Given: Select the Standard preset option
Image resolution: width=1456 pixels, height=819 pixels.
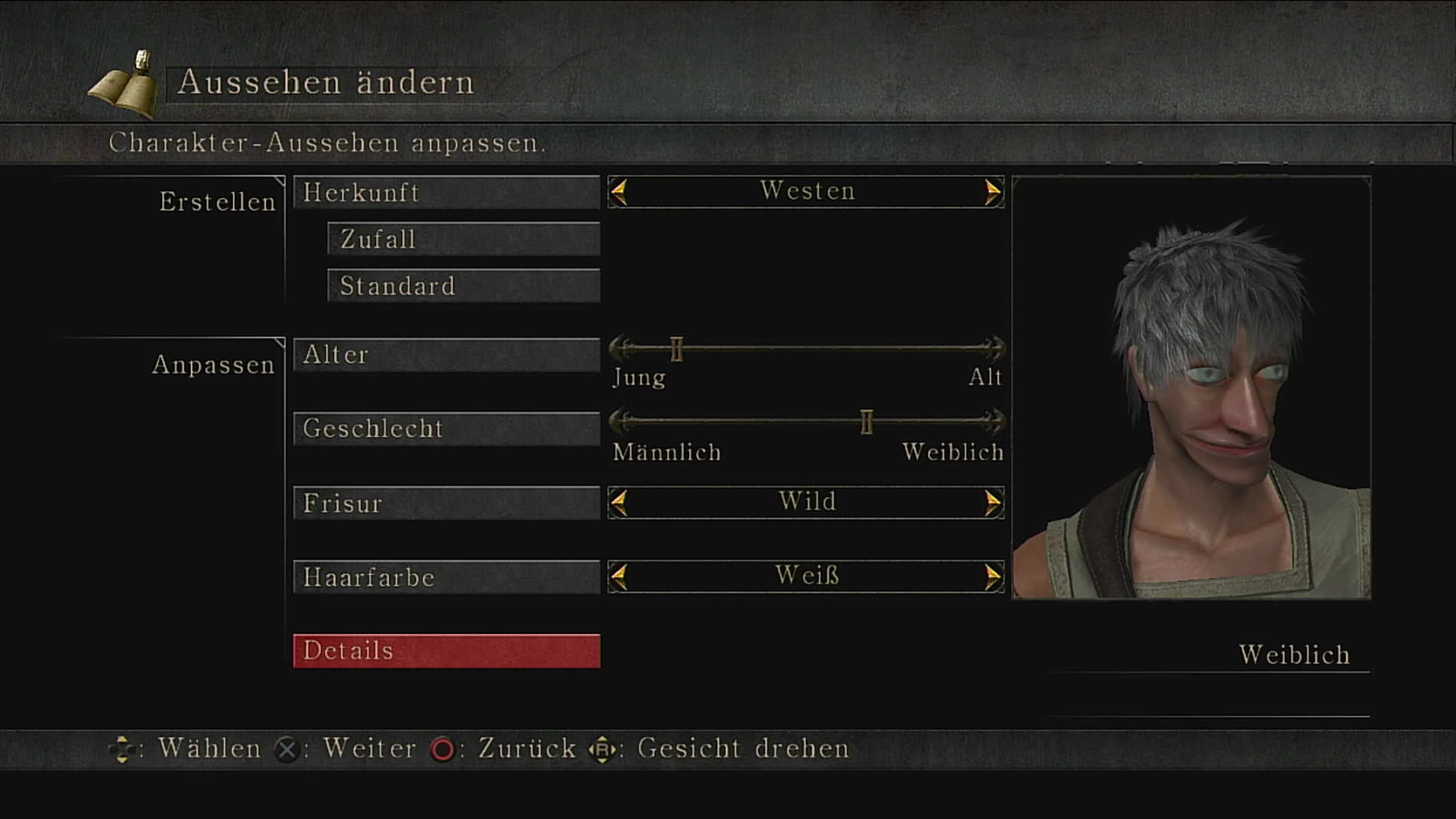Looking at the screenshot, I should (x=463, y=286).
